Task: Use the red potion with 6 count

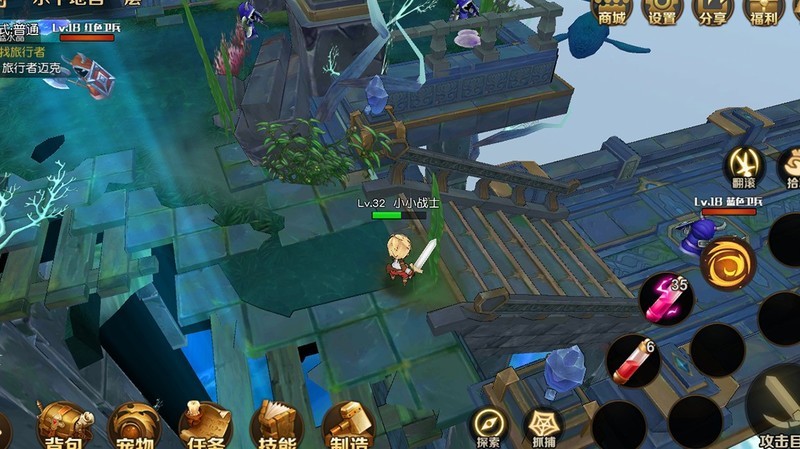Action: [x=633, y=360]
